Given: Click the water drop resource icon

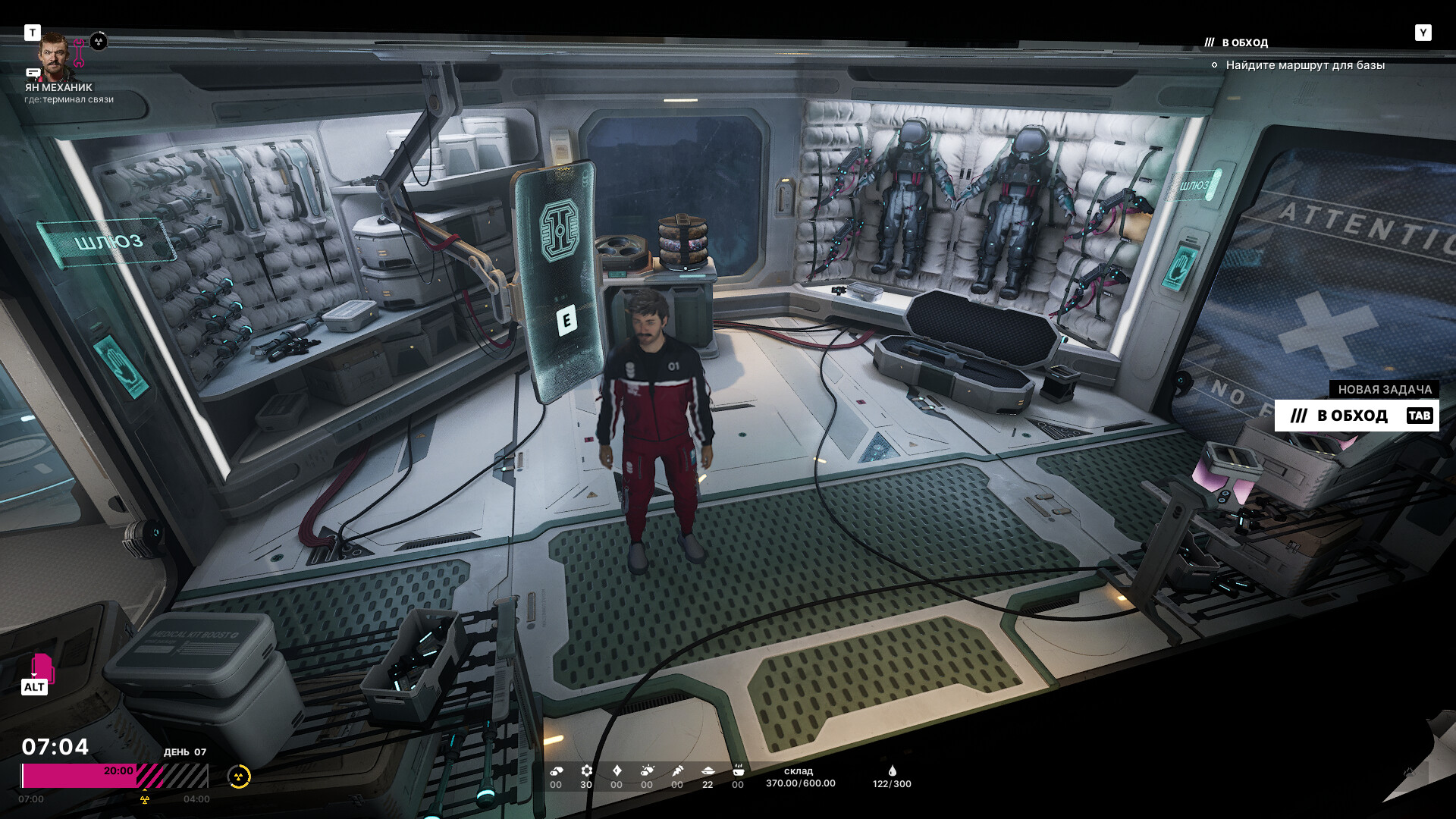Looking at the screenshot, I should [x=892, y=770].
